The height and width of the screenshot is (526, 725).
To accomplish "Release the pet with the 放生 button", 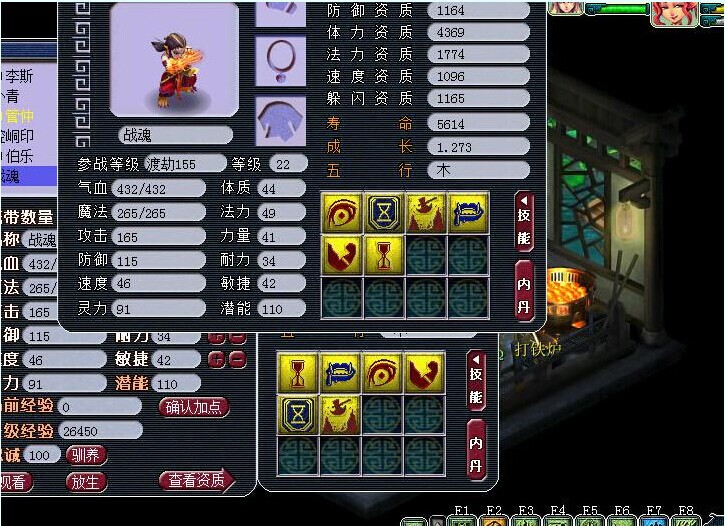I will [x=86, y=481].
